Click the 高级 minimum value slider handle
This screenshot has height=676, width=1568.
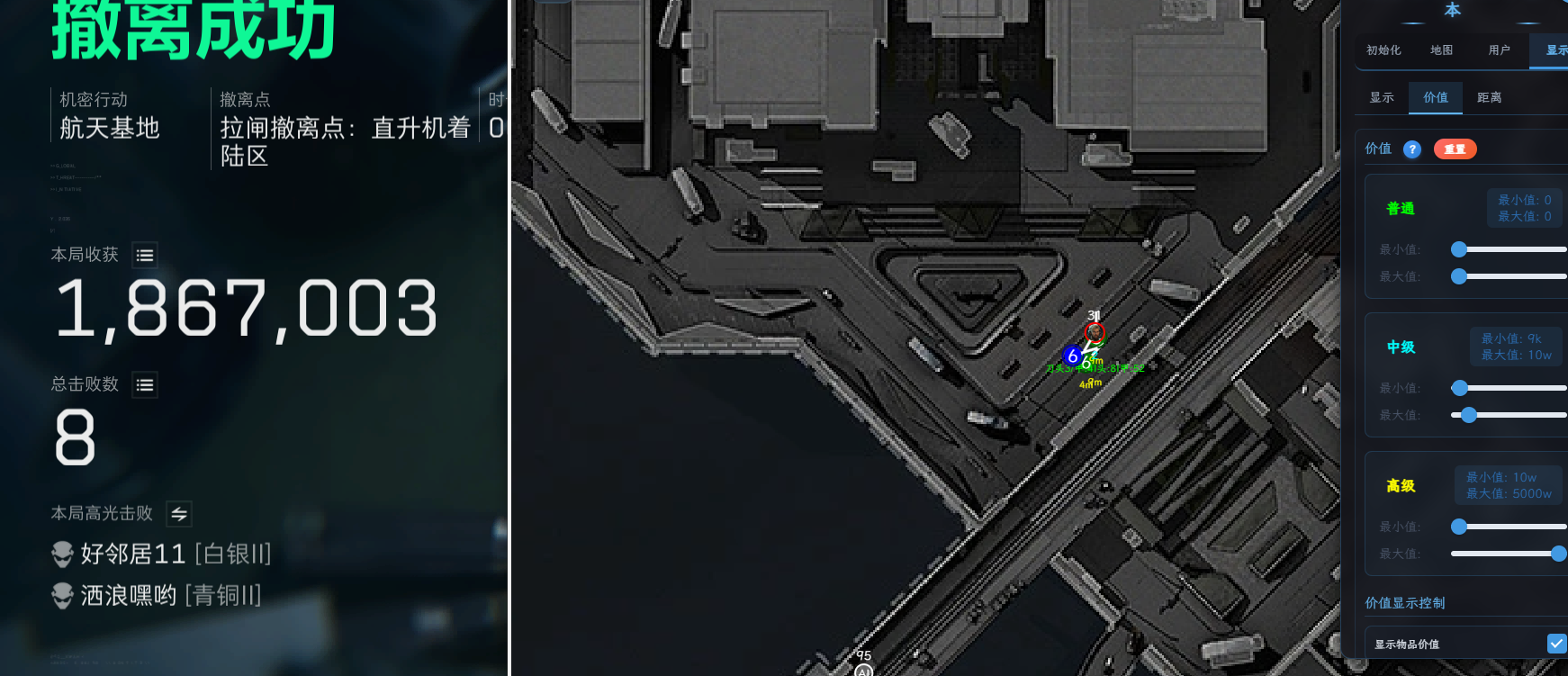point(1459,527)
